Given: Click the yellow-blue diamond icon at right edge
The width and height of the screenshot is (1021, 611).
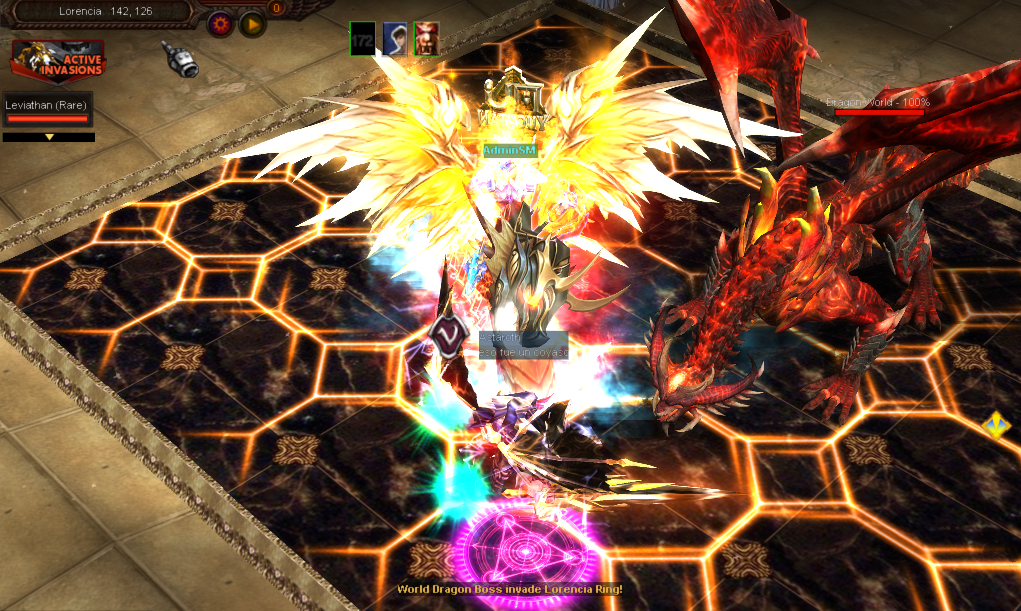Looking at the screenshot, I should pyautogui.click(x=995, y=424).
